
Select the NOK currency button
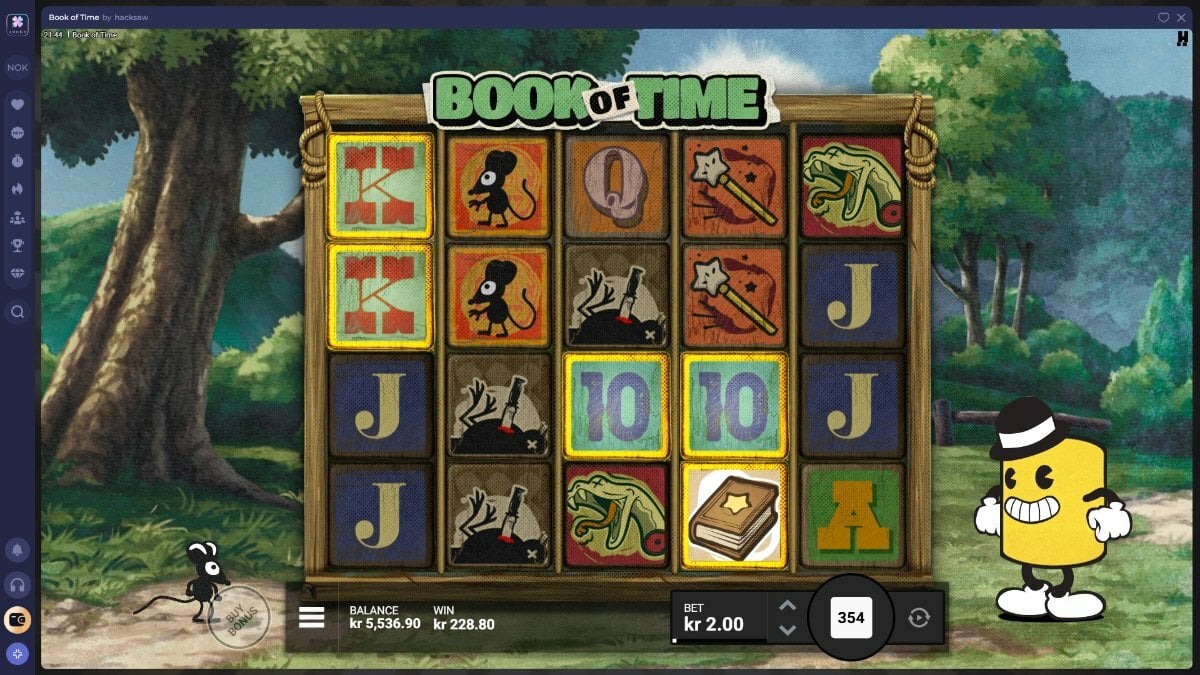click(x=17, y=68)
